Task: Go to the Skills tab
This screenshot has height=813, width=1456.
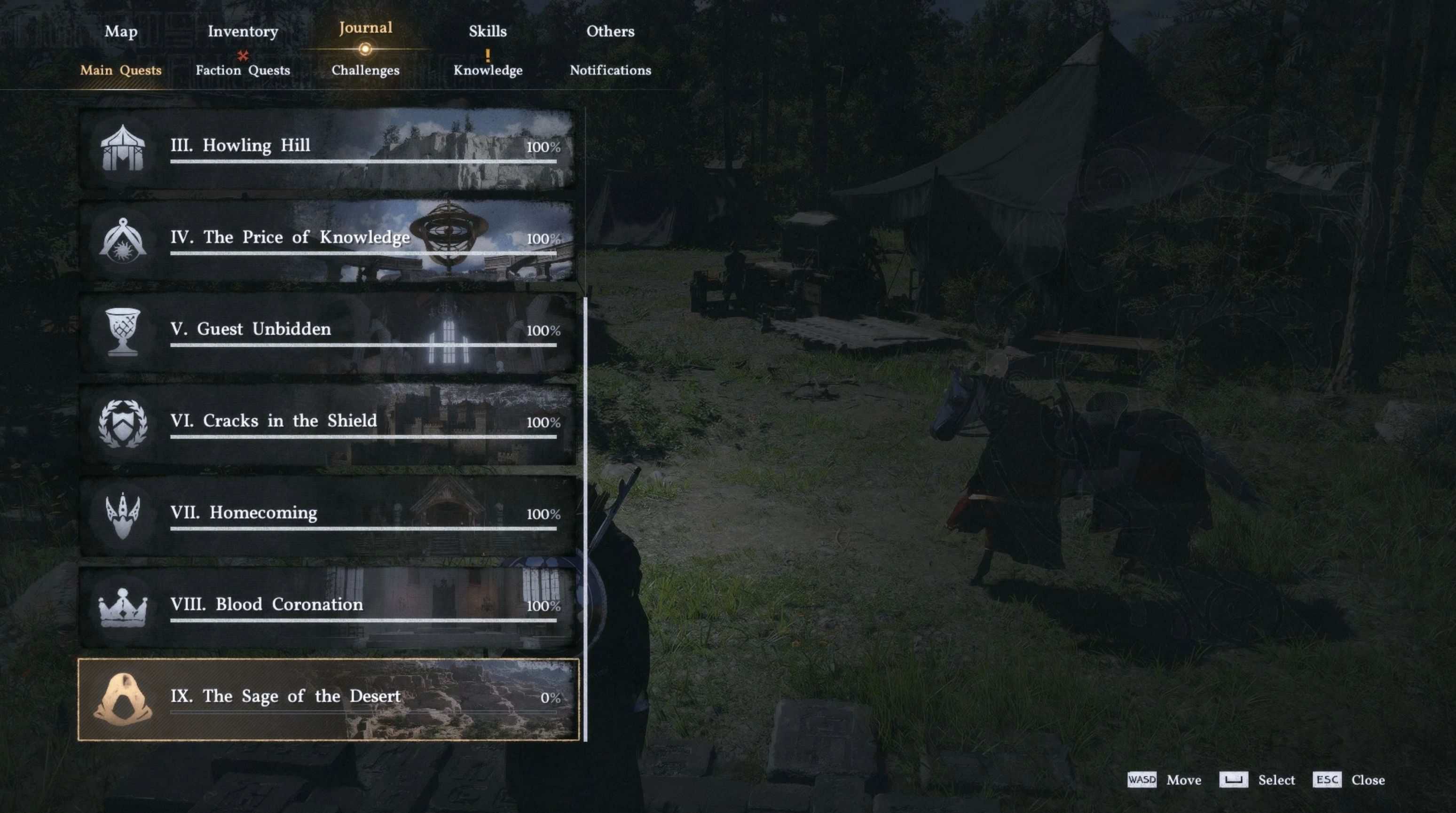Action: coord(487,31)
